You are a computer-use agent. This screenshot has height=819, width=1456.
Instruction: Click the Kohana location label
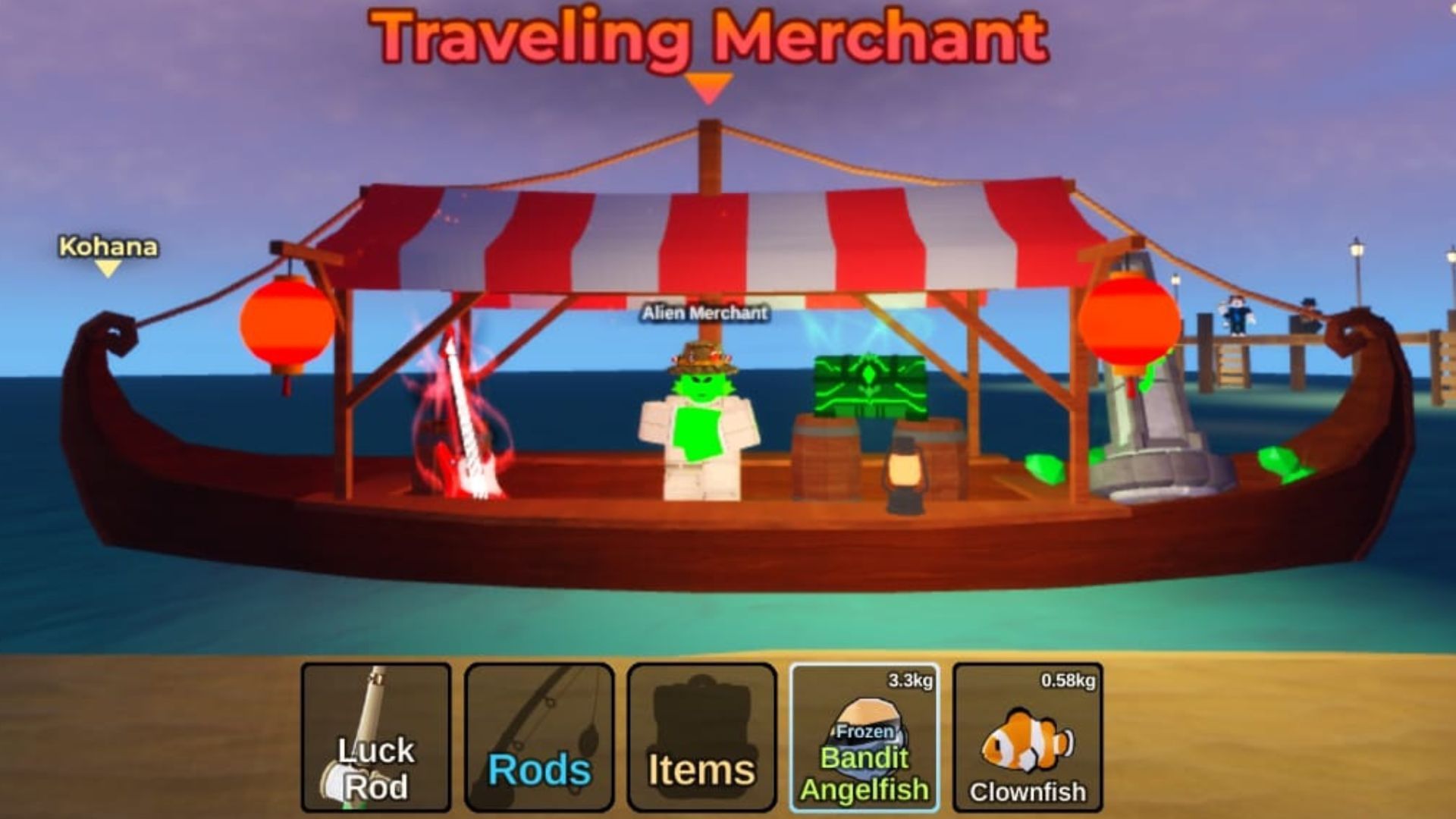108,246
